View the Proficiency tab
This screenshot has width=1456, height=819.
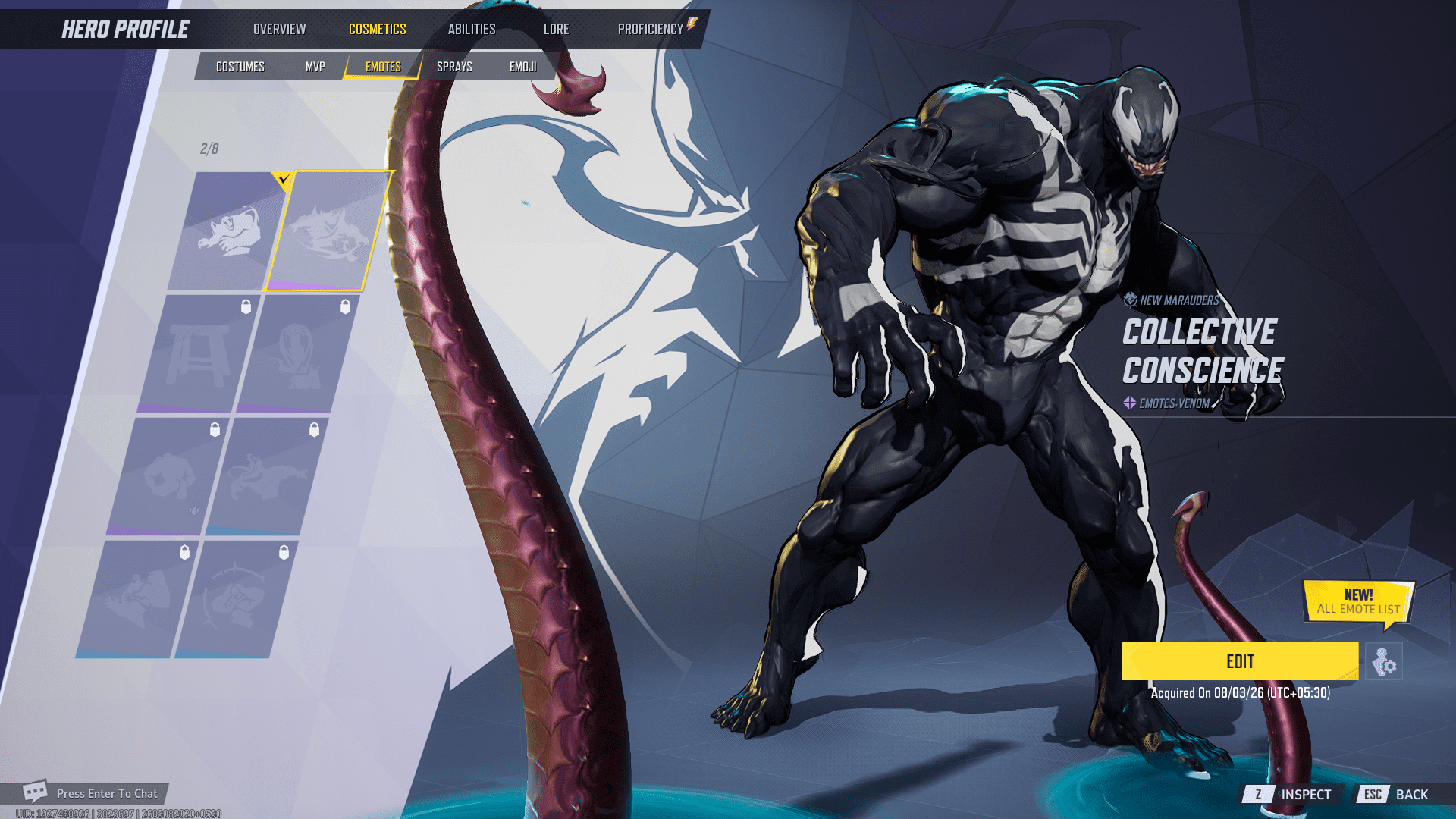[651, 29]
